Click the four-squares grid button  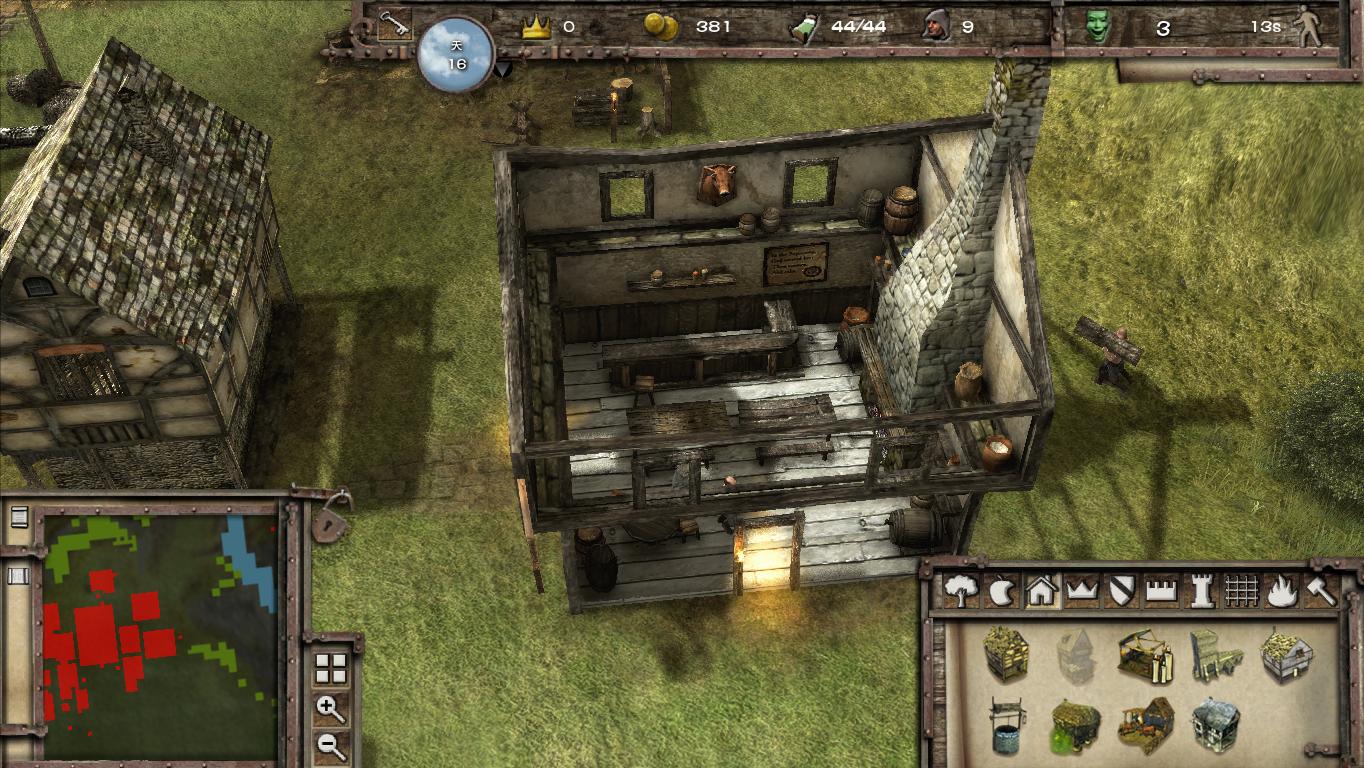[x=330, y=669]
